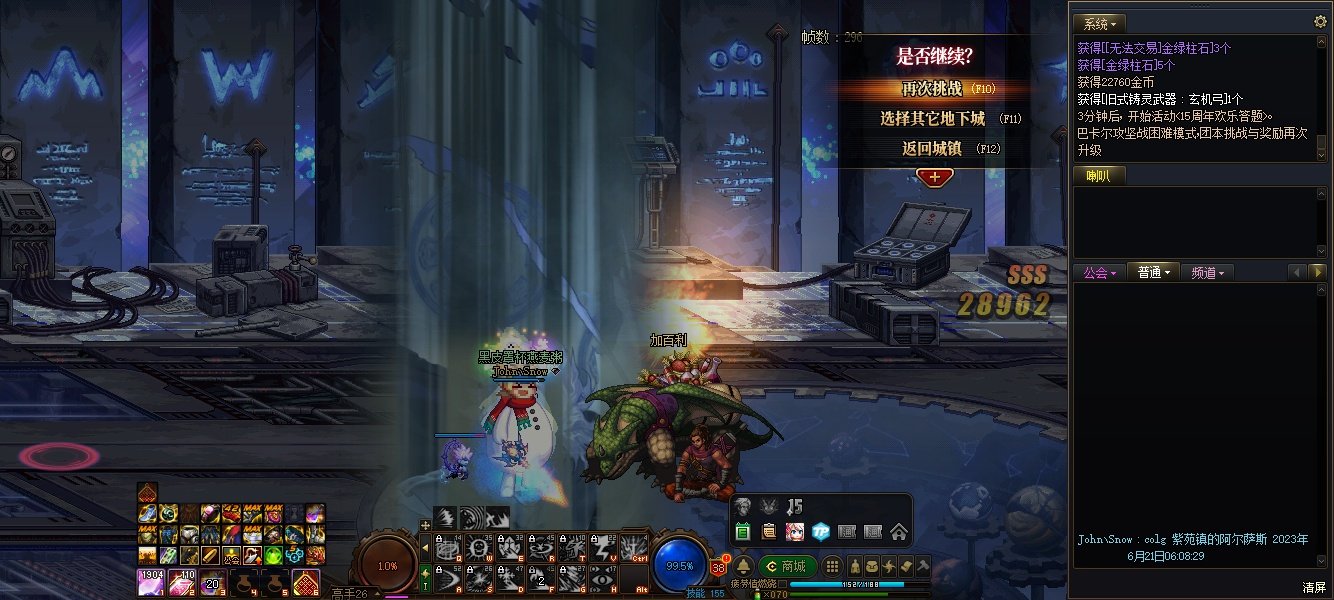1334x600 pixels.
Task: Expand the red plus button under the continue menu
Action: 934,177
